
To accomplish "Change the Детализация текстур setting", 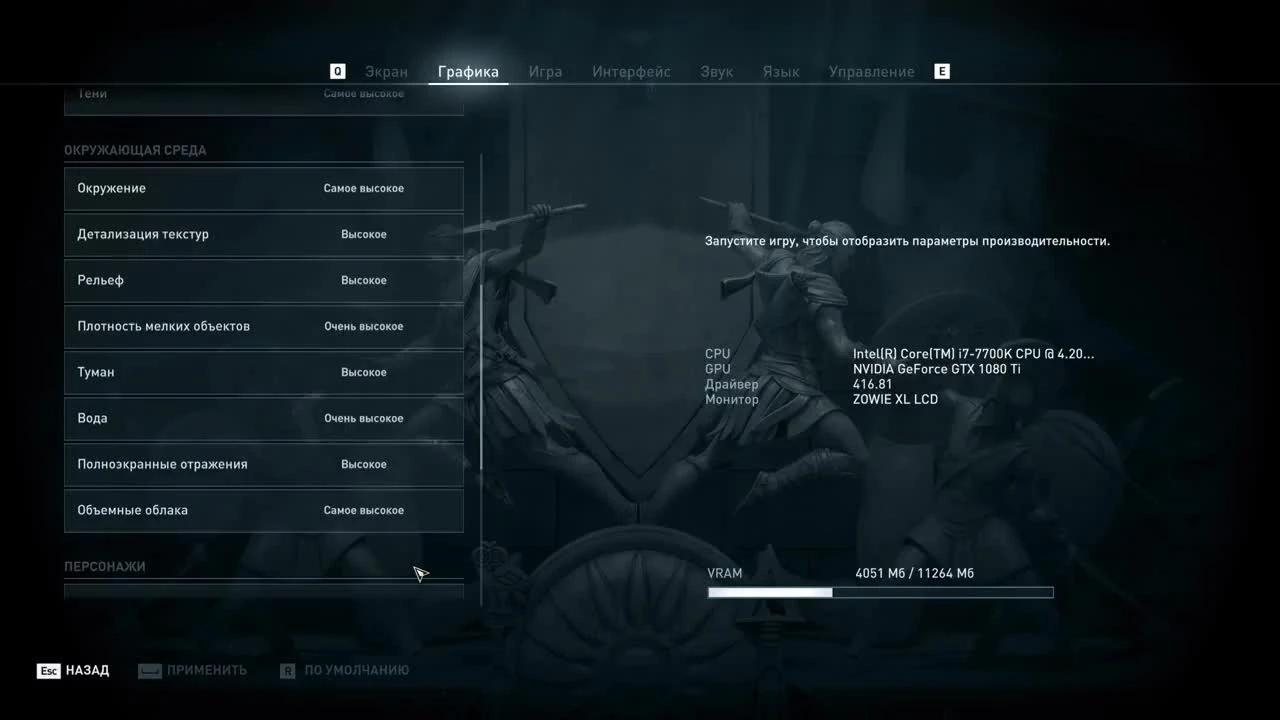I will coord(264,234).
